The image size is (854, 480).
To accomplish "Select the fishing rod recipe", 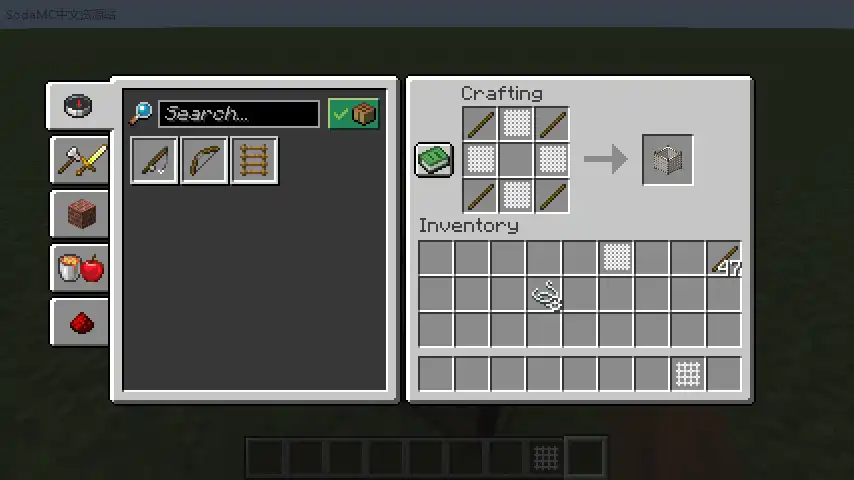I will [x=155, y=160].
